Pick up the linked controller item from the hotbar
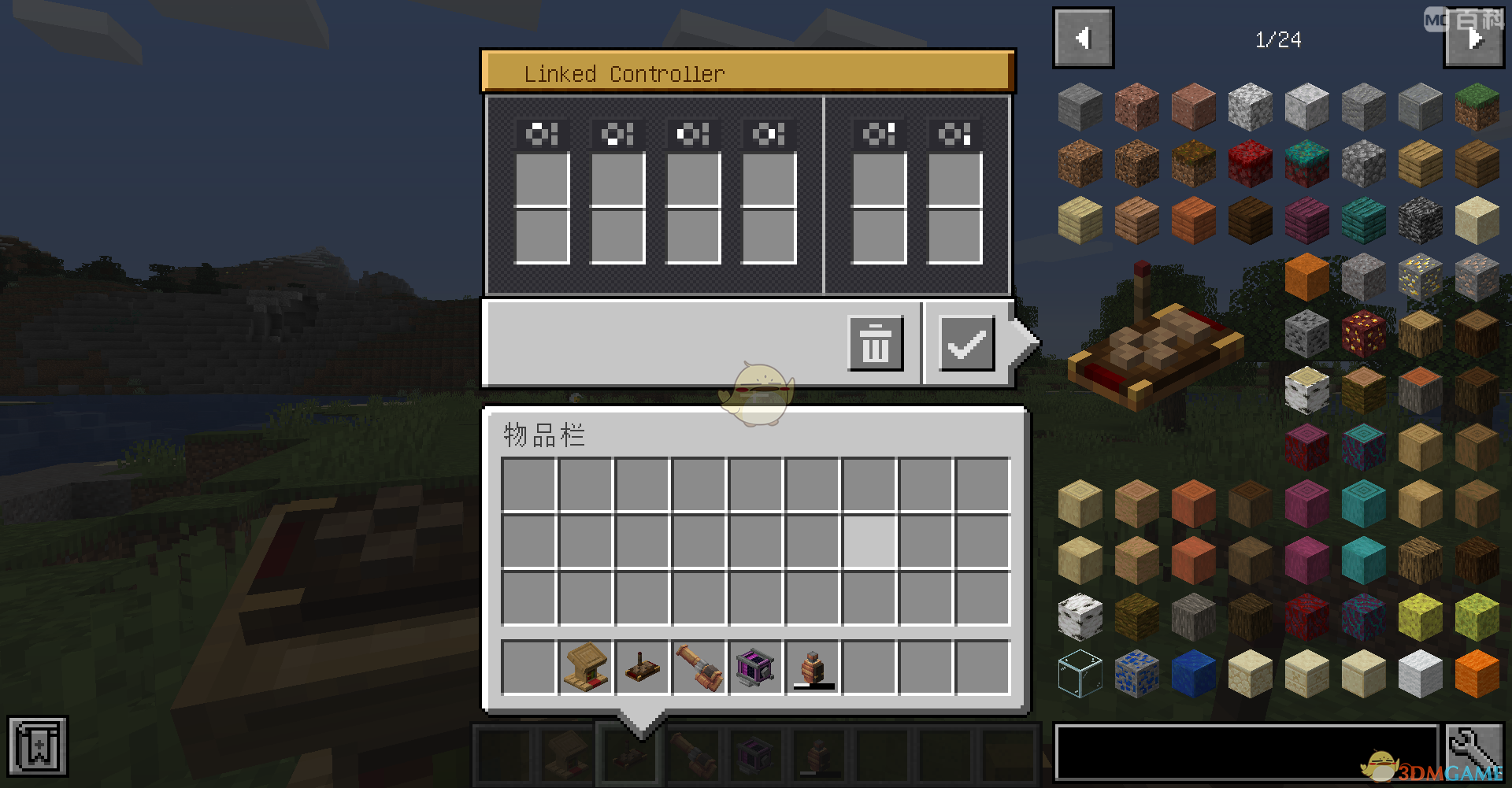 click(642, 668)
